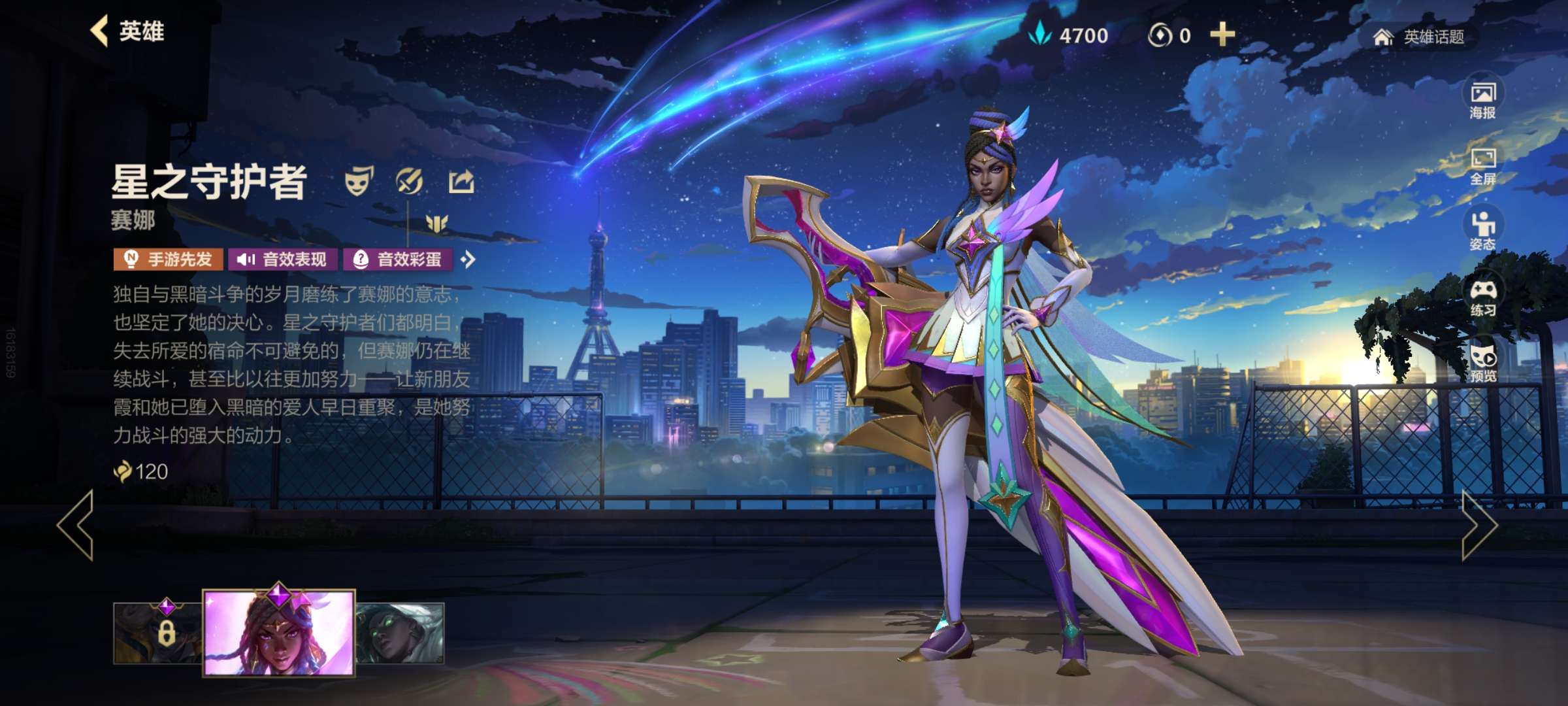Open the 英雄话题 hero topics page
1568x706 pixels.
1419,37
